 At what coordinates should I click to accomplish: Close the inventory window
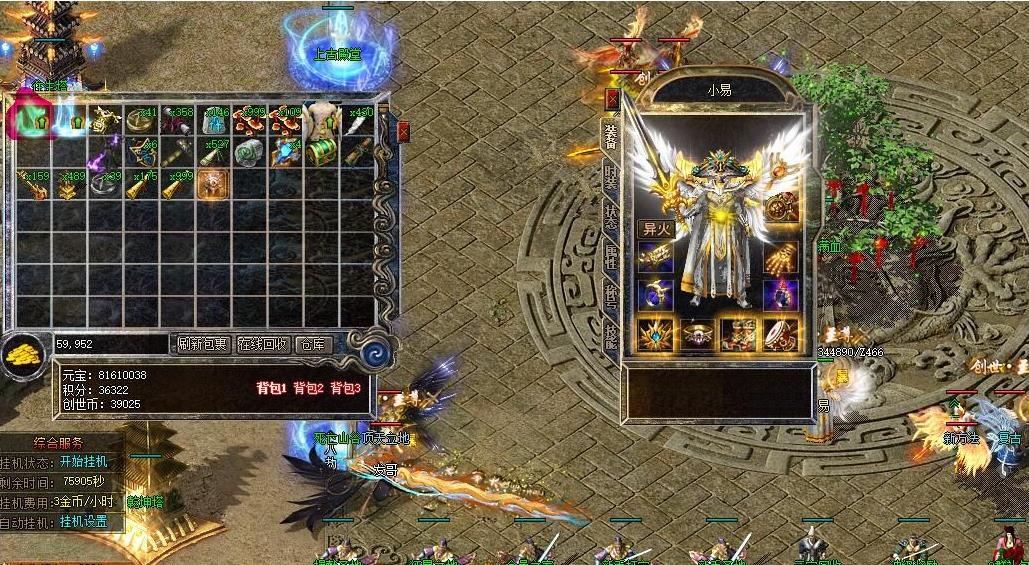click(x=403, y=131)
